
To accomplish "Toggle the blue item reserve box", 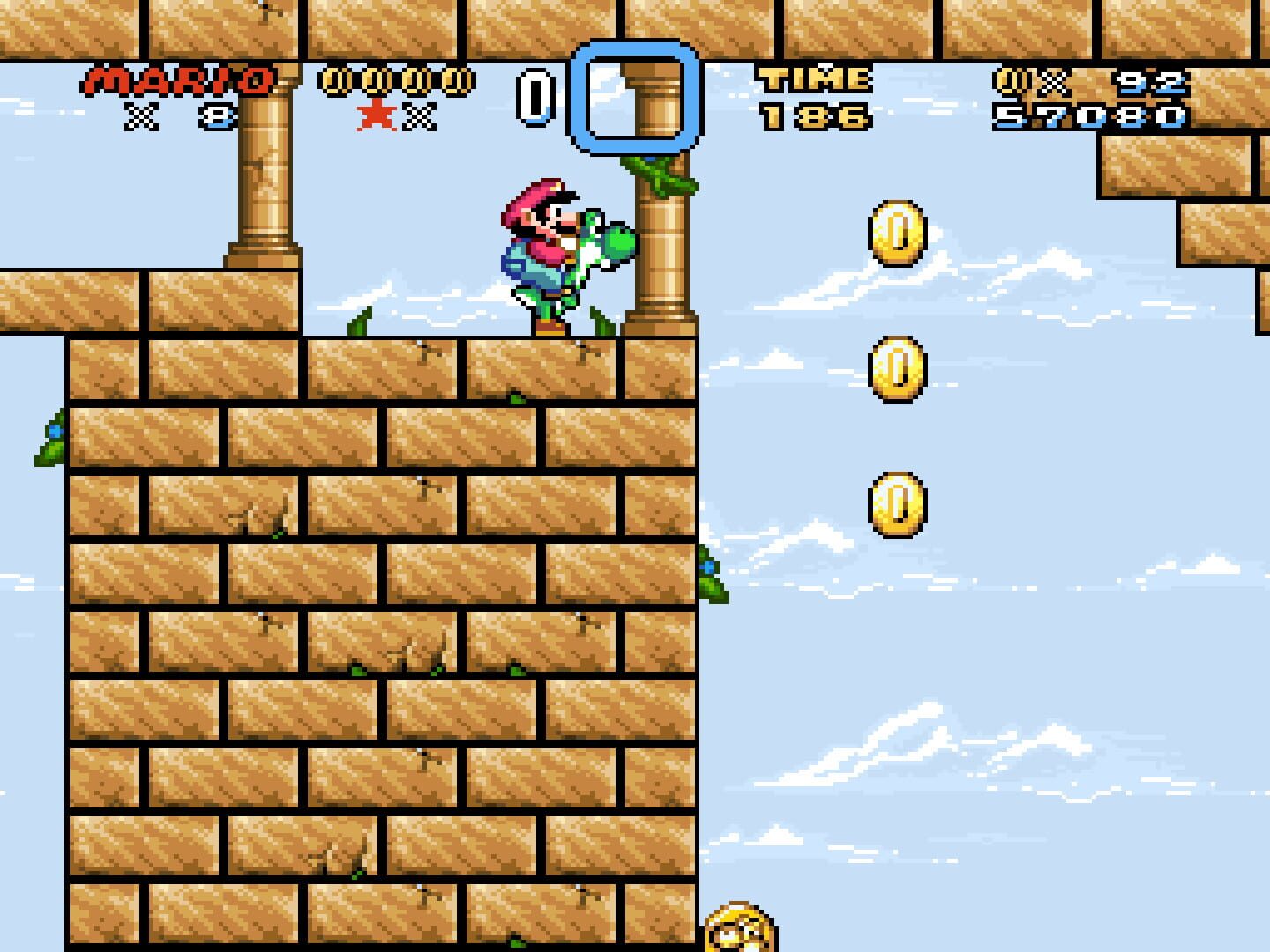I will [x=637, y=97].
